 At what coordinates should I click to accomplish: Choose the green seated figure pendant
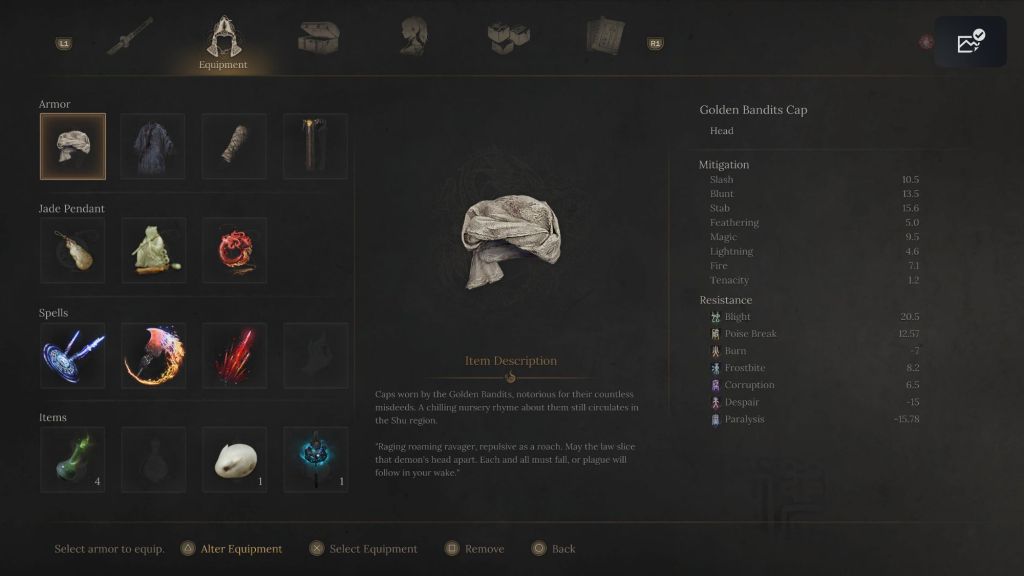153,250
